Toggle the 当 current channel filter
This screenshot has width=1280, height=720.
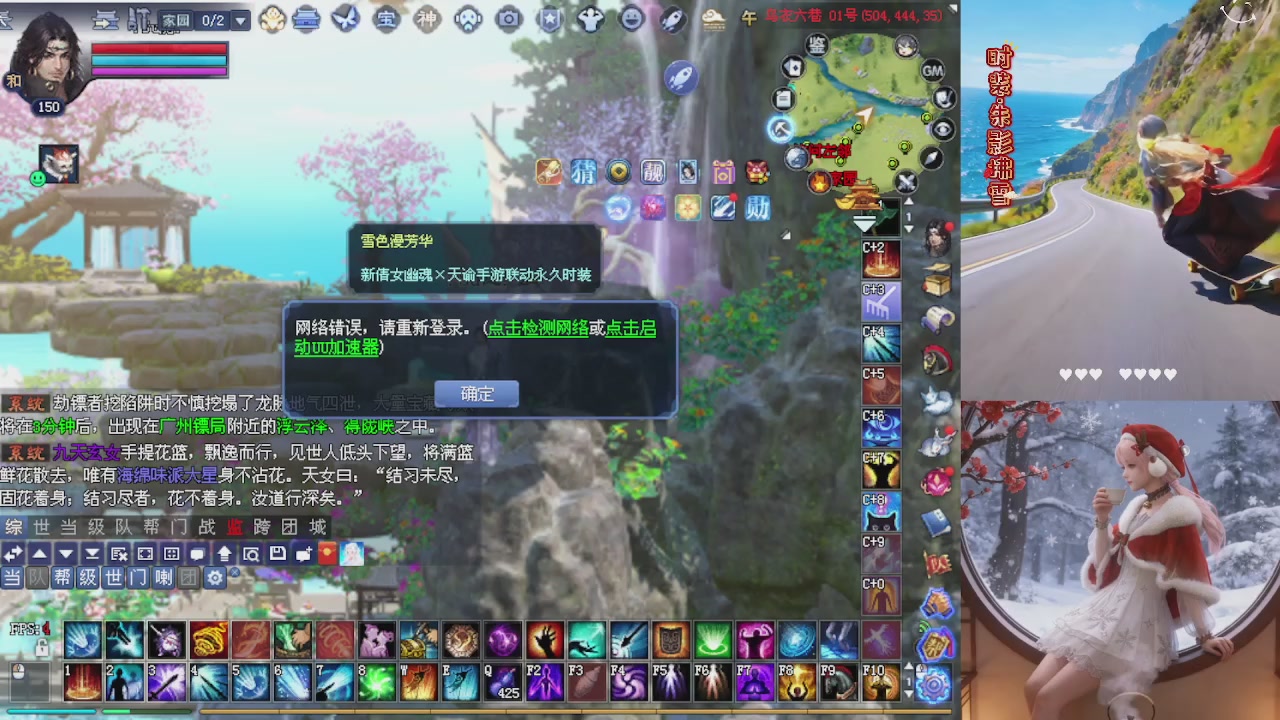click(13, 578)
